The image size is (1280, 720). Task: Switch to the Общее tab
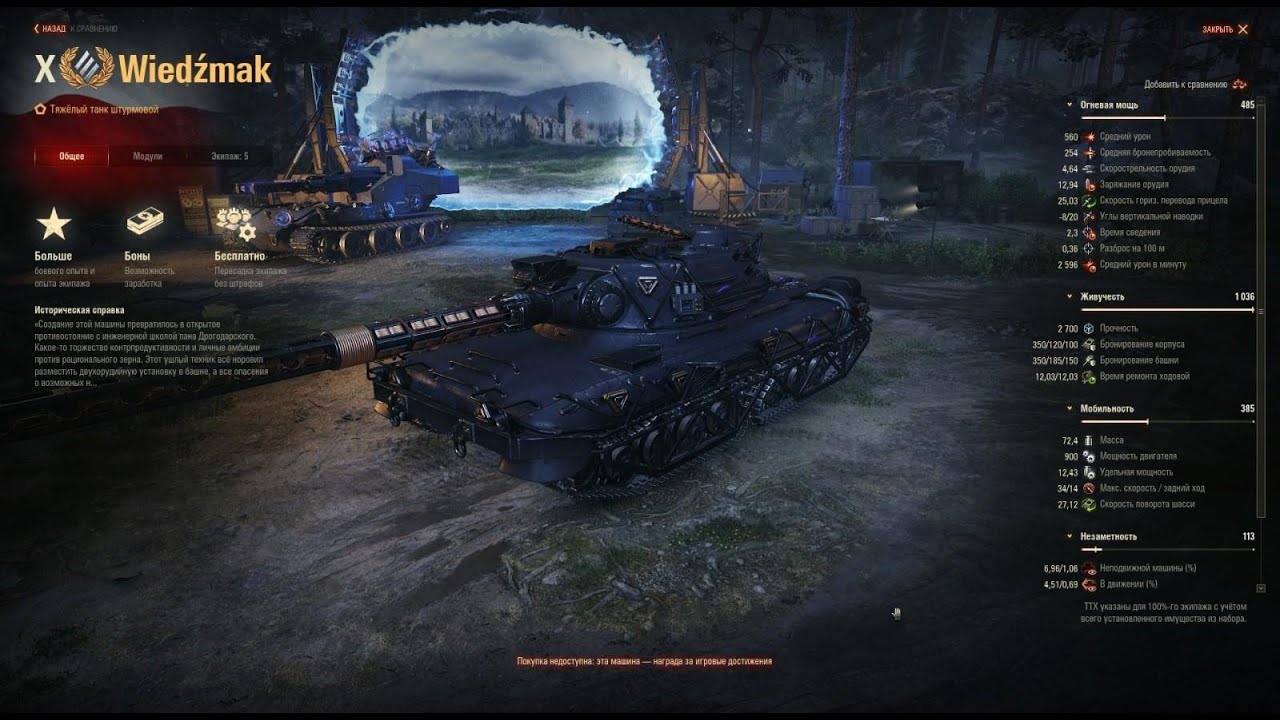71,156
